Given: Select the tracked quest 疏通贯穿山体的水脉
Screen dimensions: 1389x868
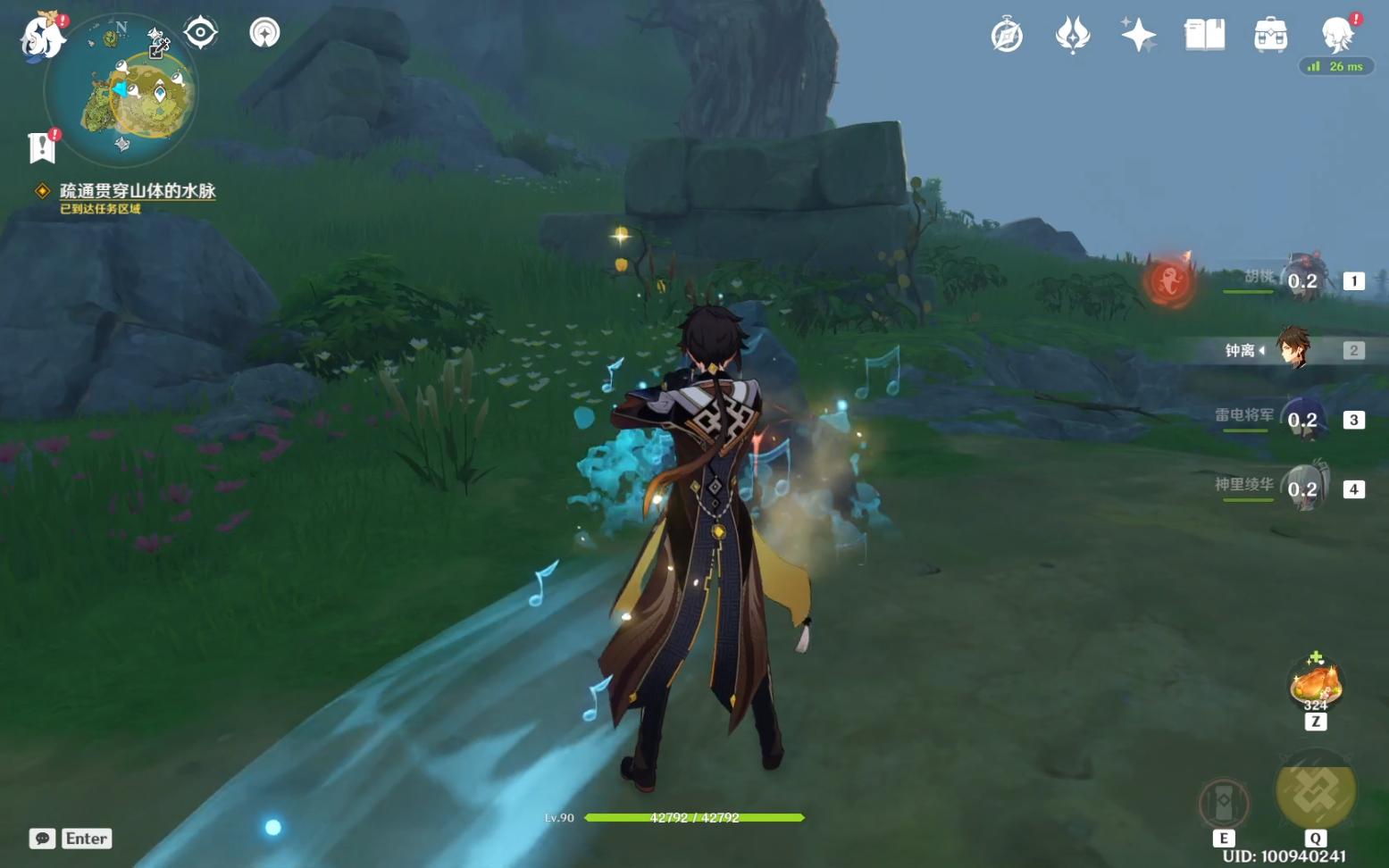Looking at the screenshot, I should pos(138,190).
